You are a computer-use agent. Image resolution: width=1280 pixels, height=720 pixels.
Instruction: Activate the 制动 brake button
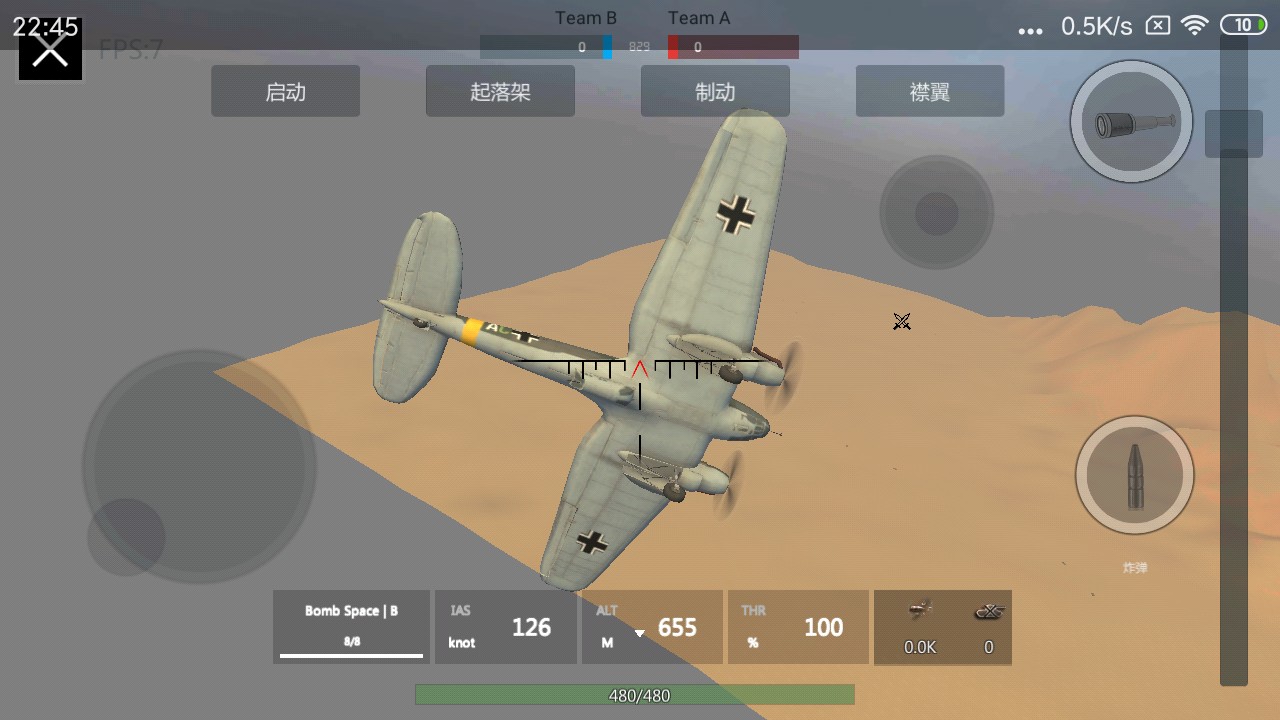(715, 92)
